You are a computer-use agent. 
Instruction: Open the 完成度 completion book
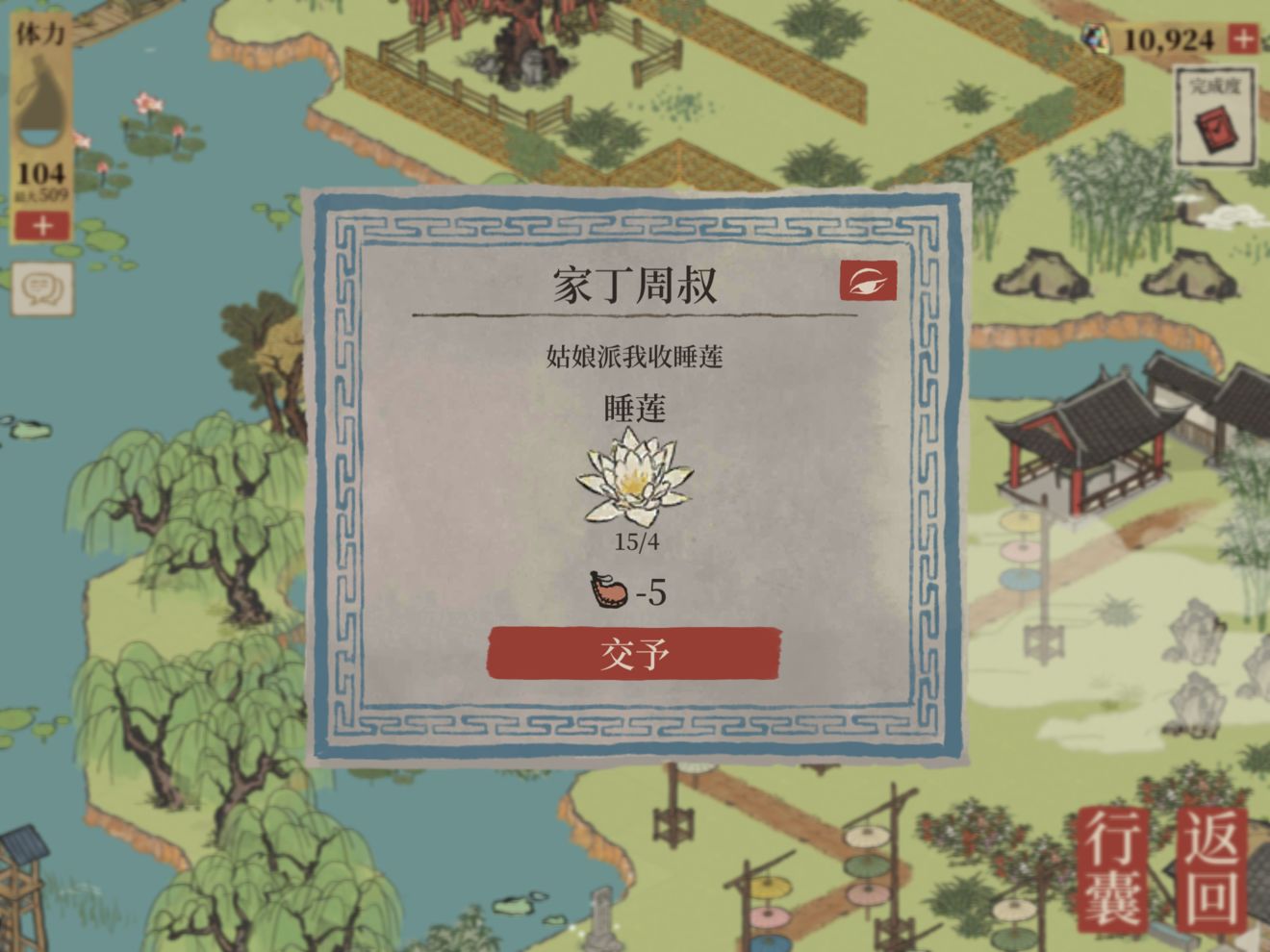tap(1215, 119)
